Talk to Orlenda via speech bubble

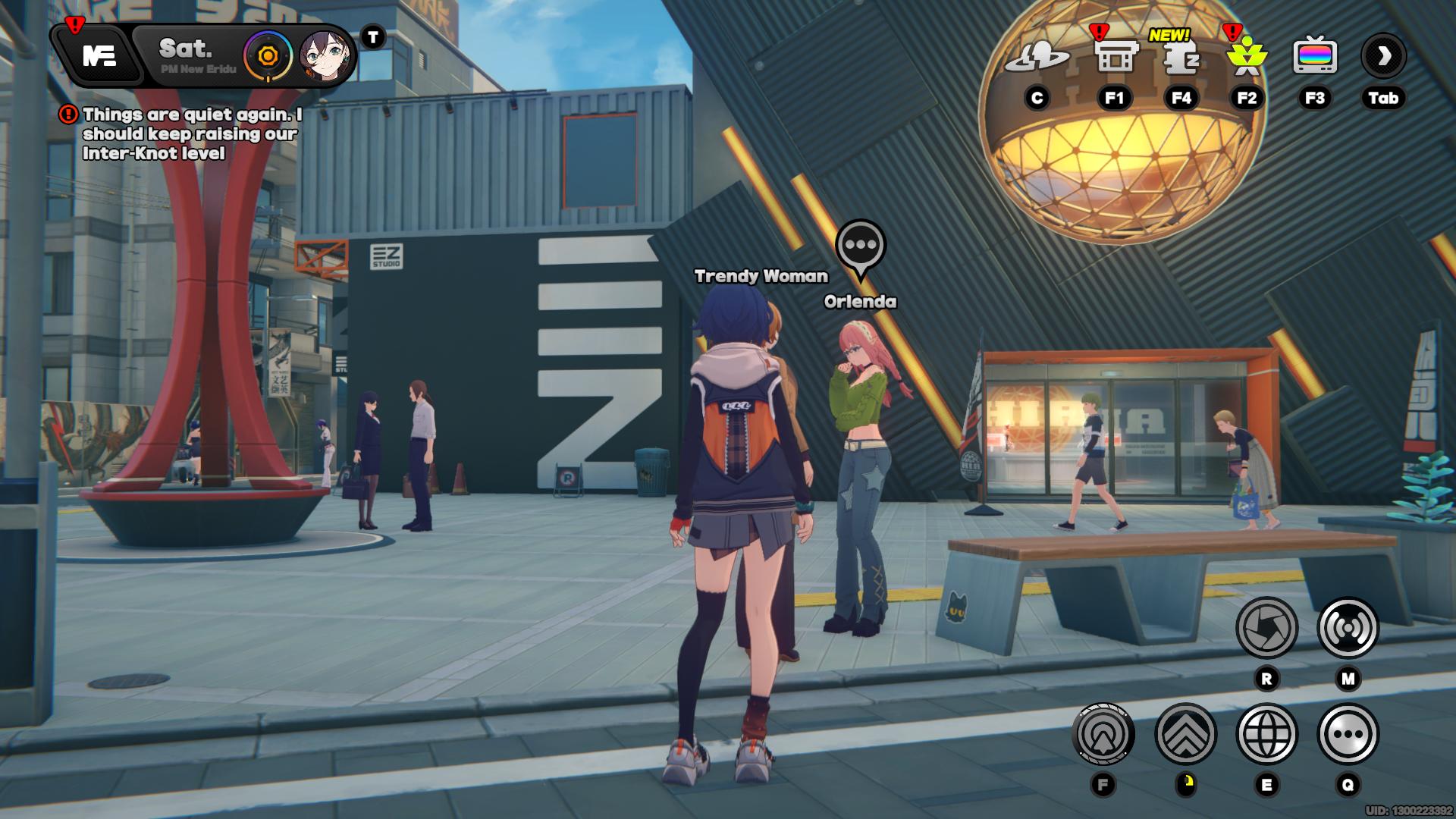point(860,246)
